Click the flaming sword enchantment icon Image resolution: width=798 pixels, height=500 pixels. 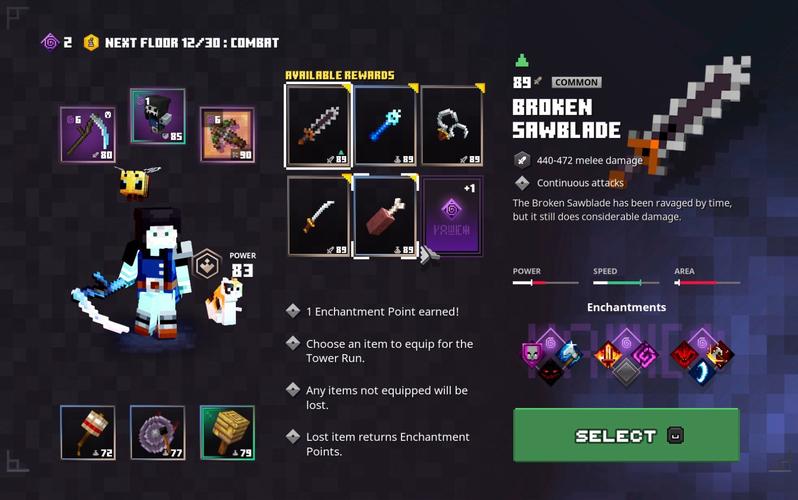(x=608, y=354)
